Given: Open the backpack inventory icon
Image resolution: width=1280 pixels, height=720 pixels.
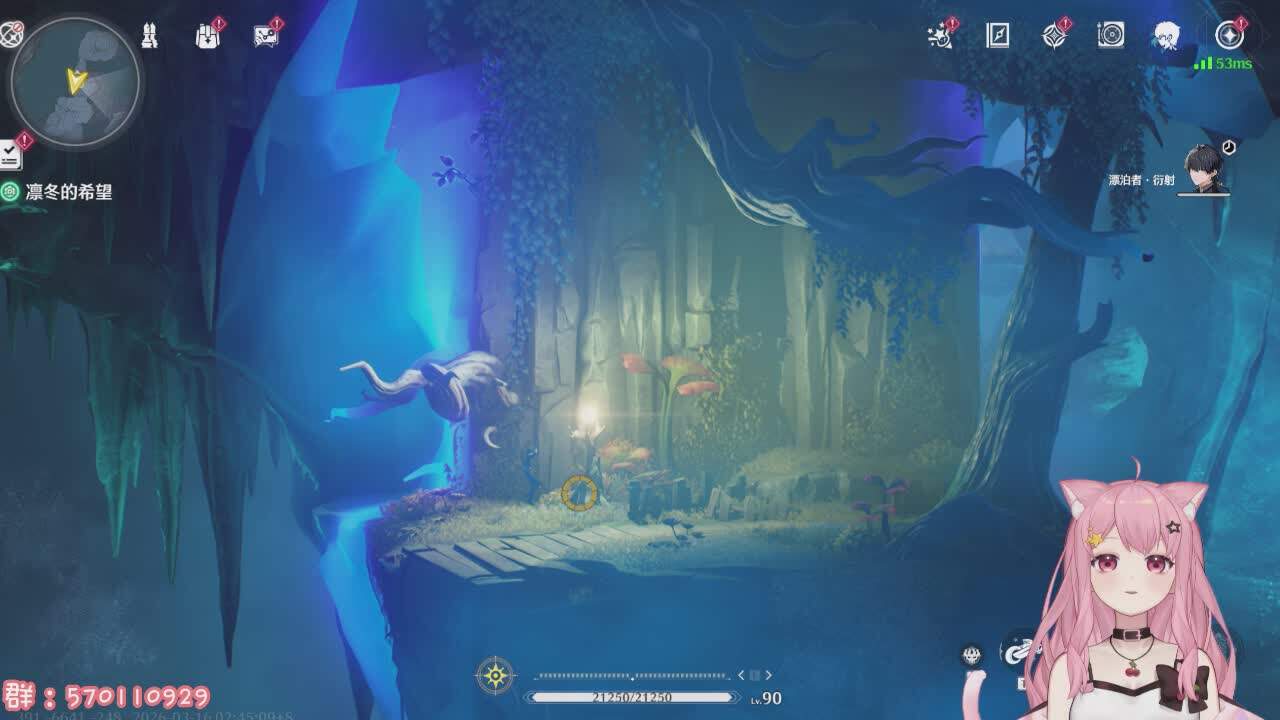Looking at the screenshot, I should [207, 36].
